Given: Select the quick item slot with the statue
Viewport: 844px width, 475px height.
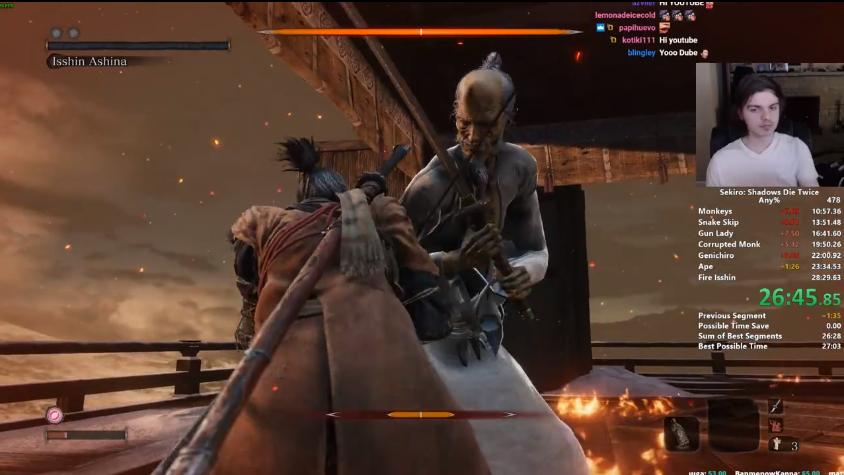Looking at the screenshot, I should (x=681, y=432).
